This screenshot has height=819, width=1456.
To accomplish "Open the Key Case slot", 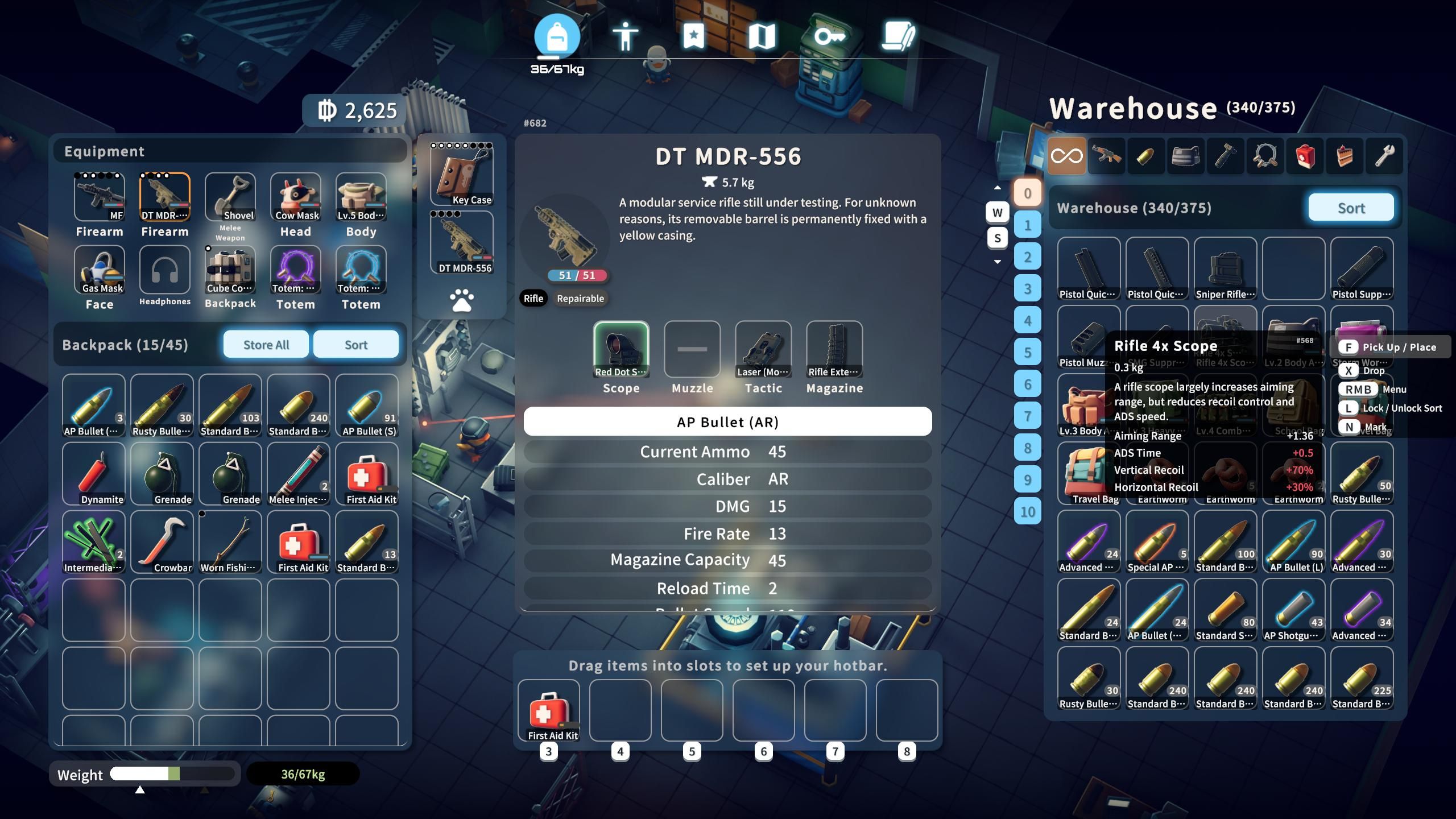I will click(x=462, y=175).
